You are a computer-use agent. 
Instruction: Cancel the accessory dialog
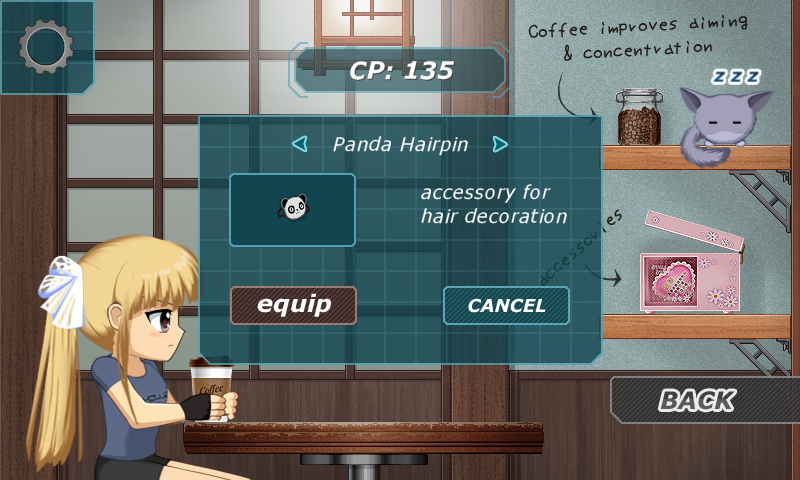click(x=506, y=306)
